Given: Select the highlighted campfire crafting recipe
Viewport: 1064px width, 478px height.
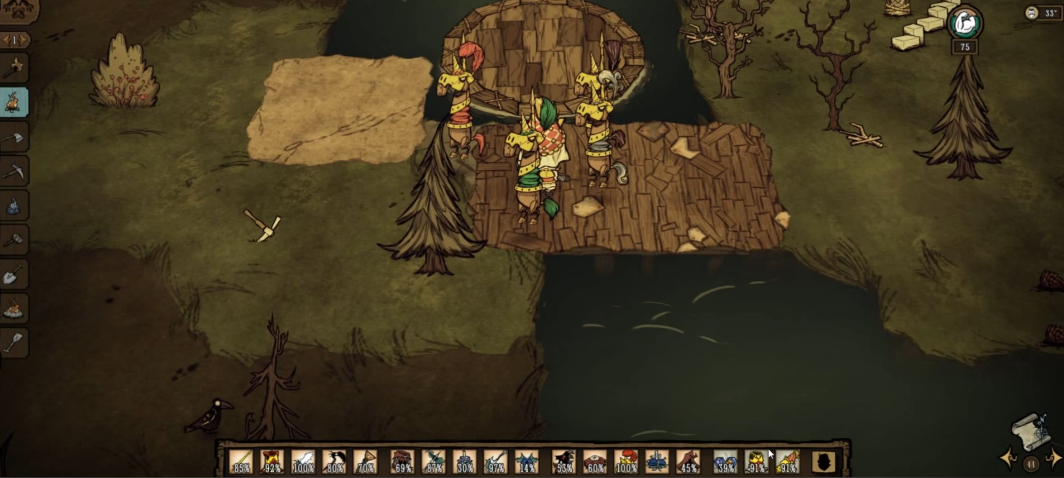Looking at the screenshot, I should click(15, 102).
